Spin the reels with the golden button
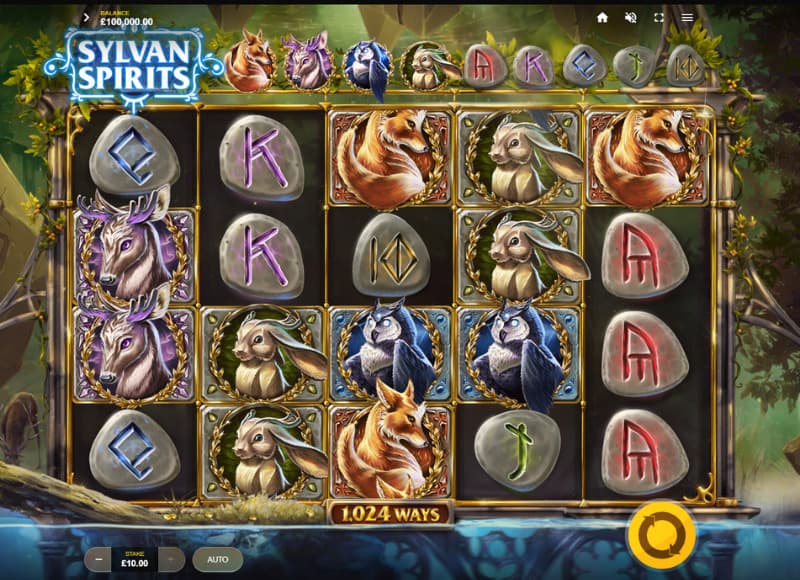Viewport: 800px width, 580px height. pyautogui.click(x=661, y=535)
